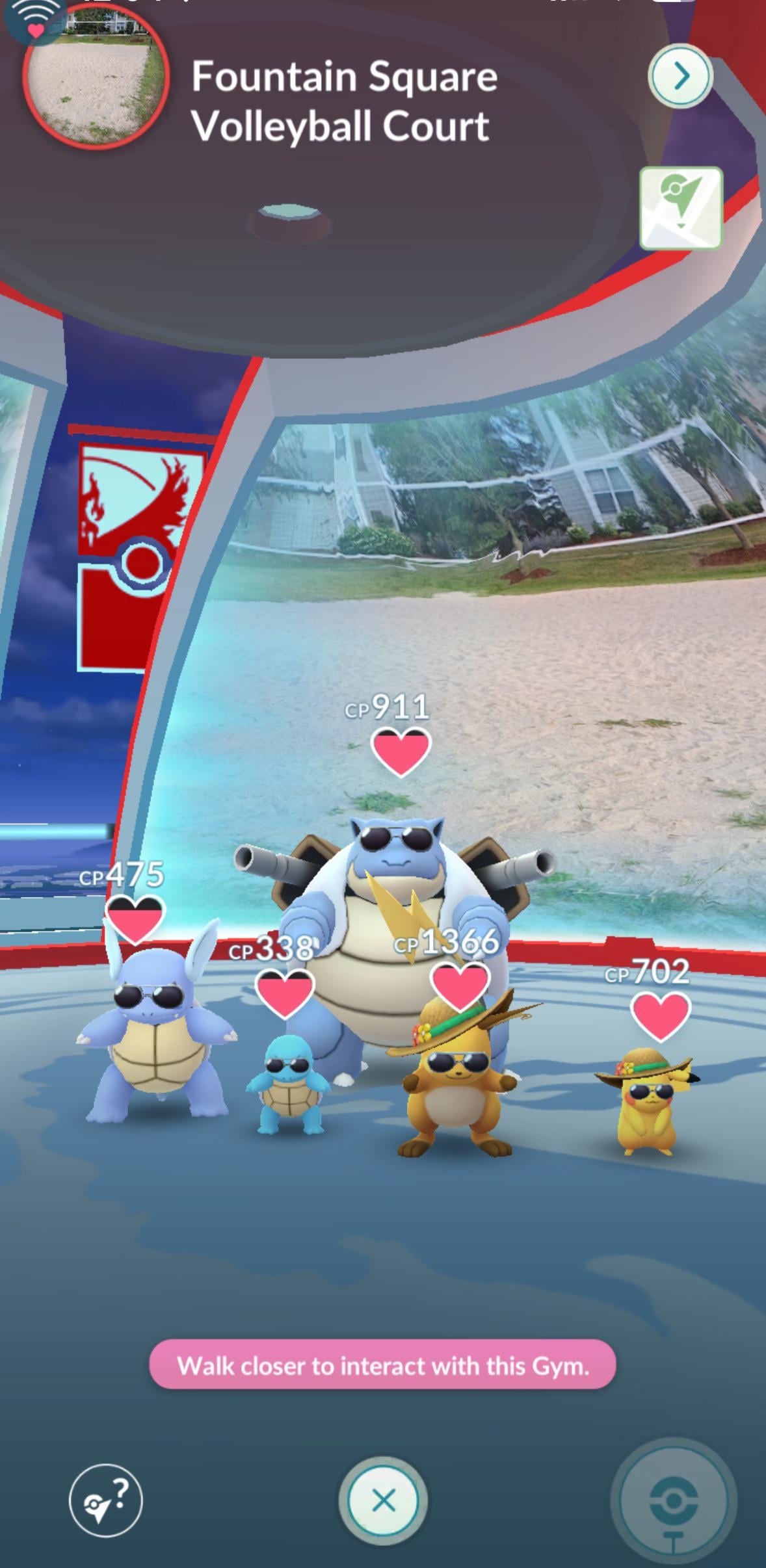Screen dimensions: 766x1568
Task: Tap the arrow for next gym view
Action: coord(680,77)
